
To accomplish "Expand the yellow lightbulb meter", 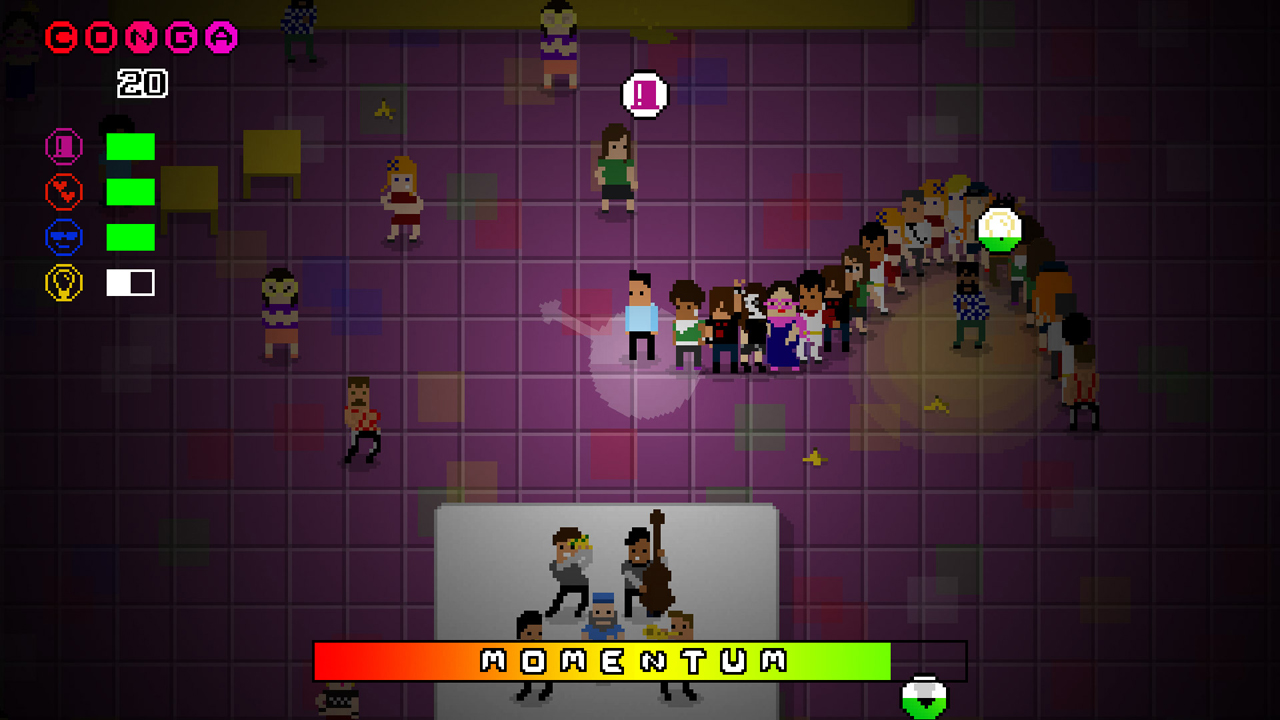I will pos(129,282).
